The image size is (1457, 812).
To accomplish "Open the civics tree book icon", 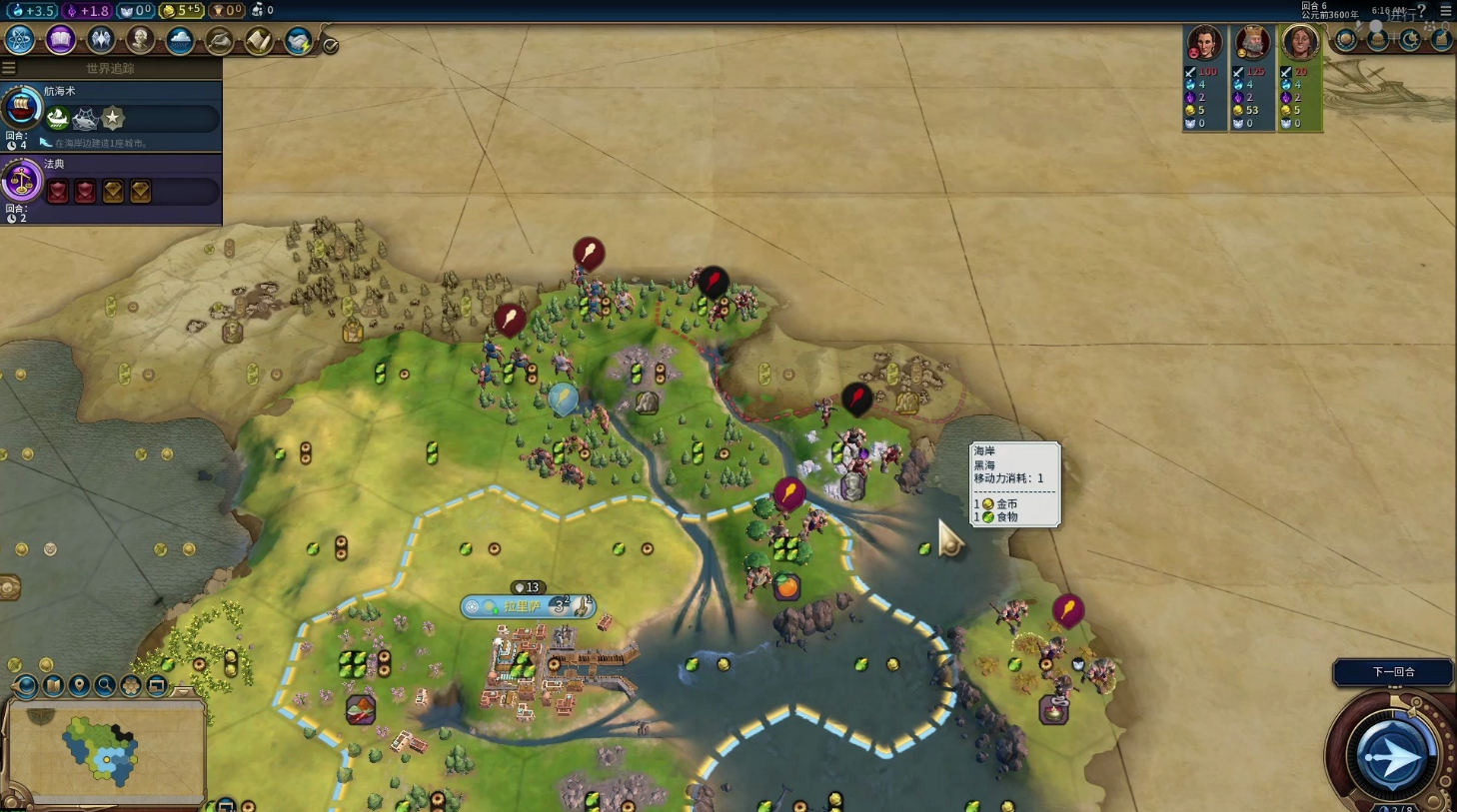I will 60,40.
